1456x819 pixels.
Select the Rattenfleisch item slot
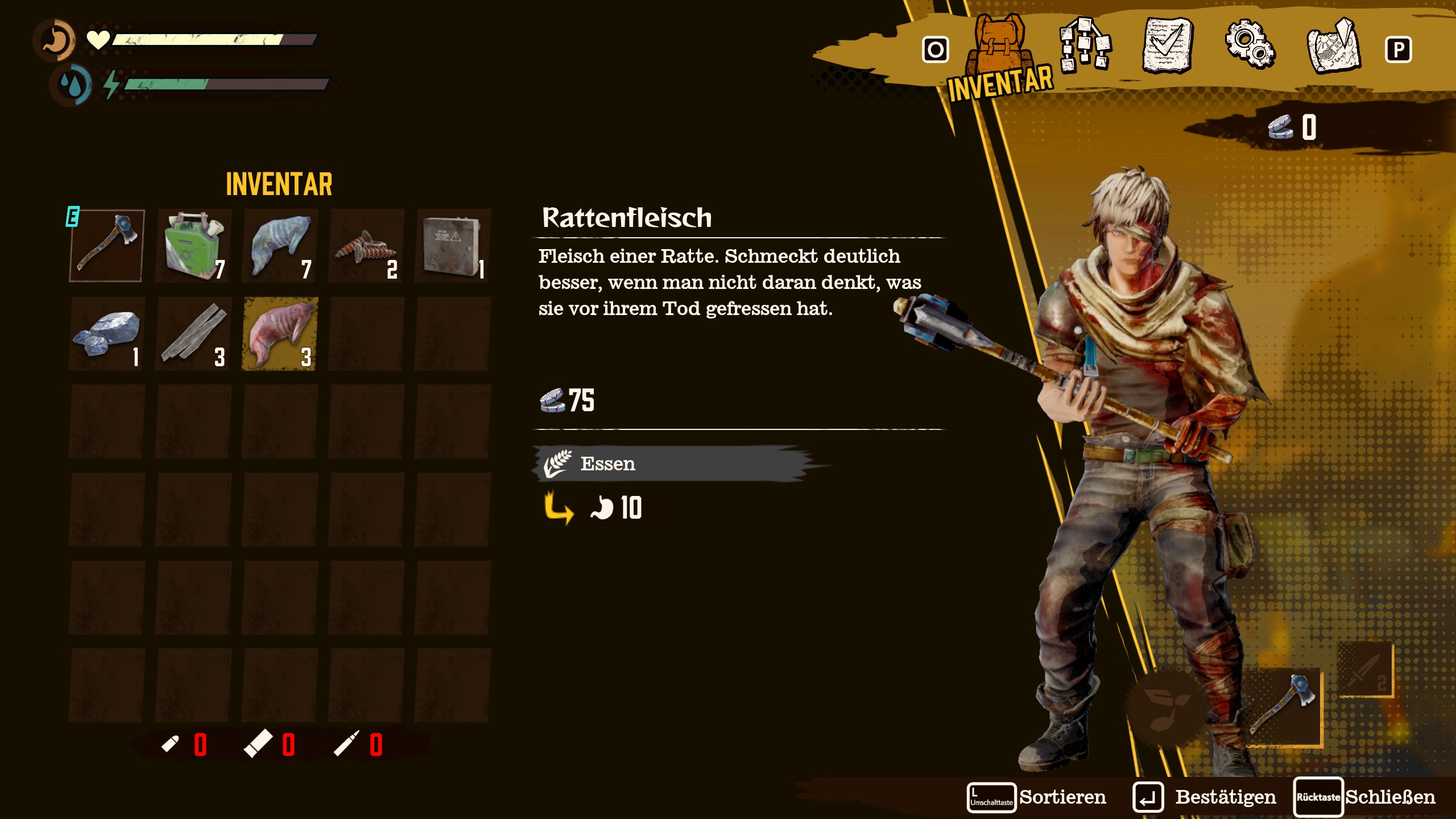[x=280, y=334]
